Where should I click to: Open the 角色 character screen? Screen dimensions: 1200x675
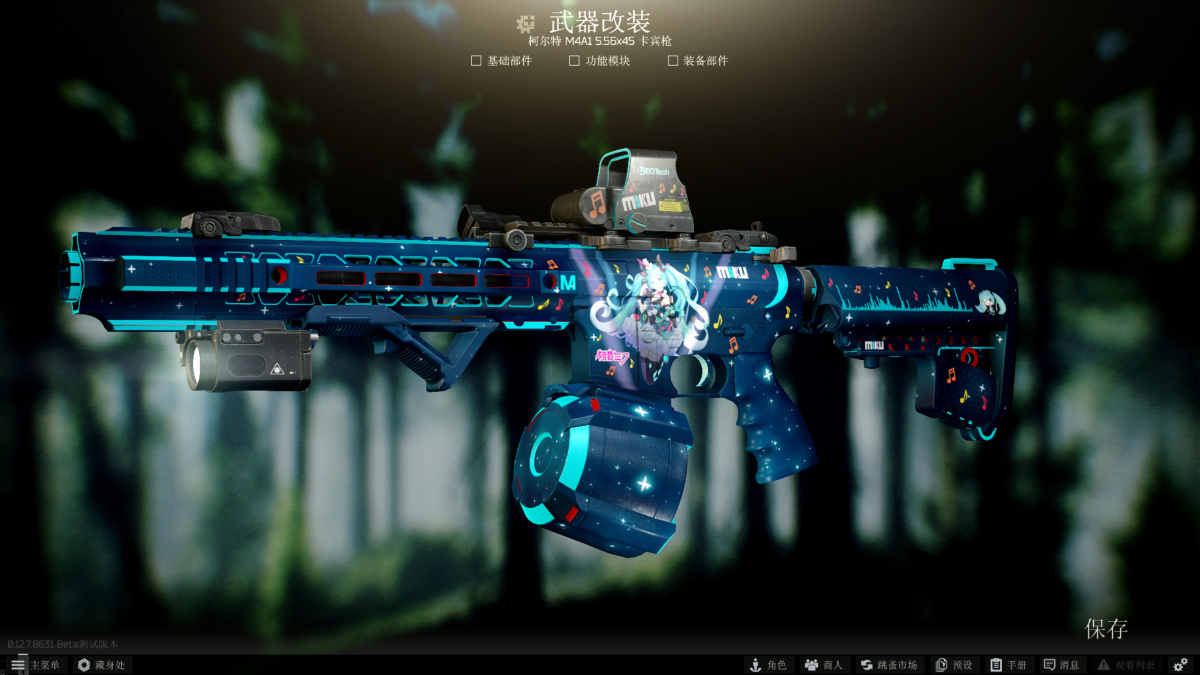pos(768,665)
